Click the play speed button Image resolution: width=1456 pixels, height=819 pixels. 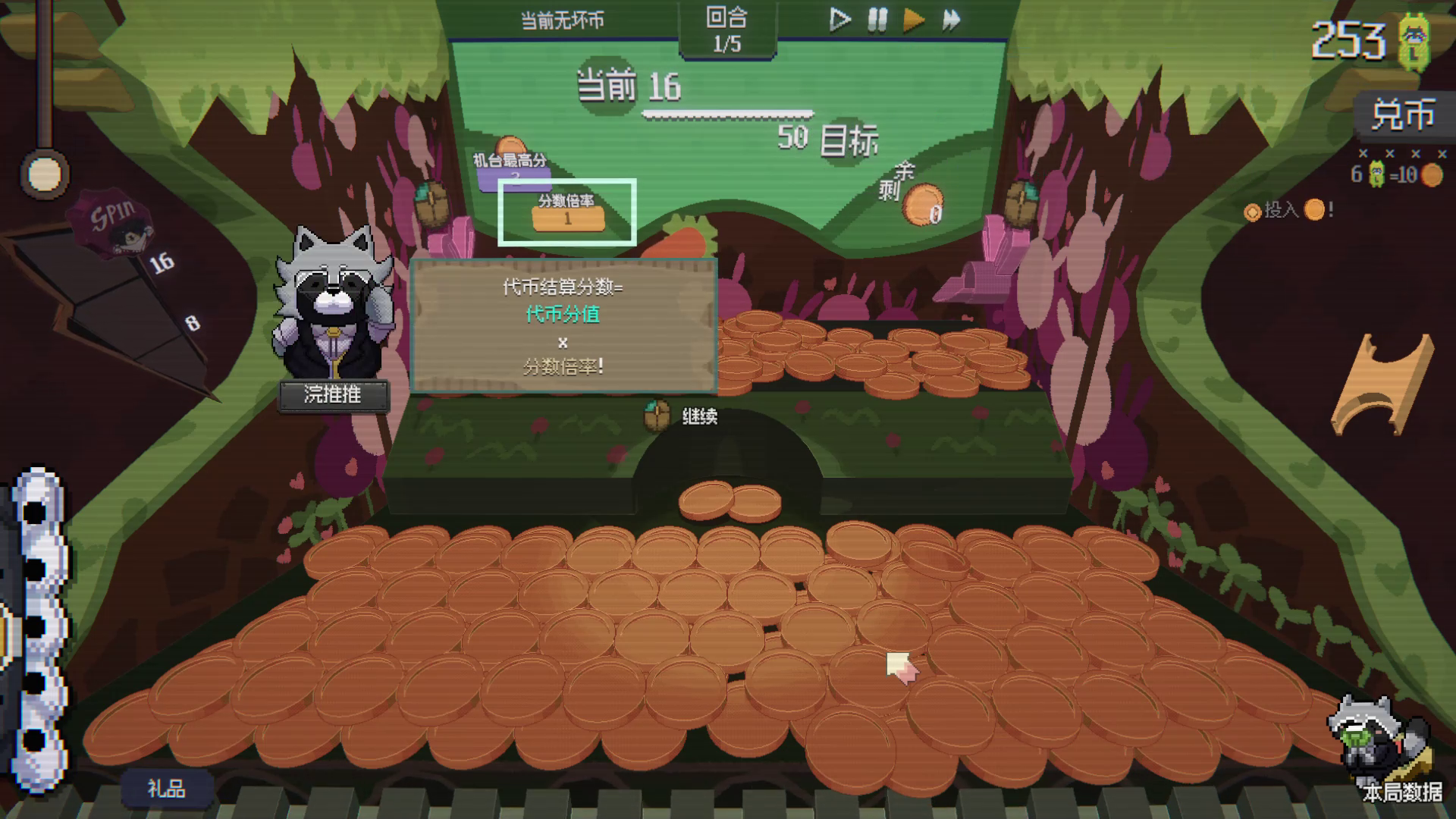pyautogui.click(x=839, y=20)
